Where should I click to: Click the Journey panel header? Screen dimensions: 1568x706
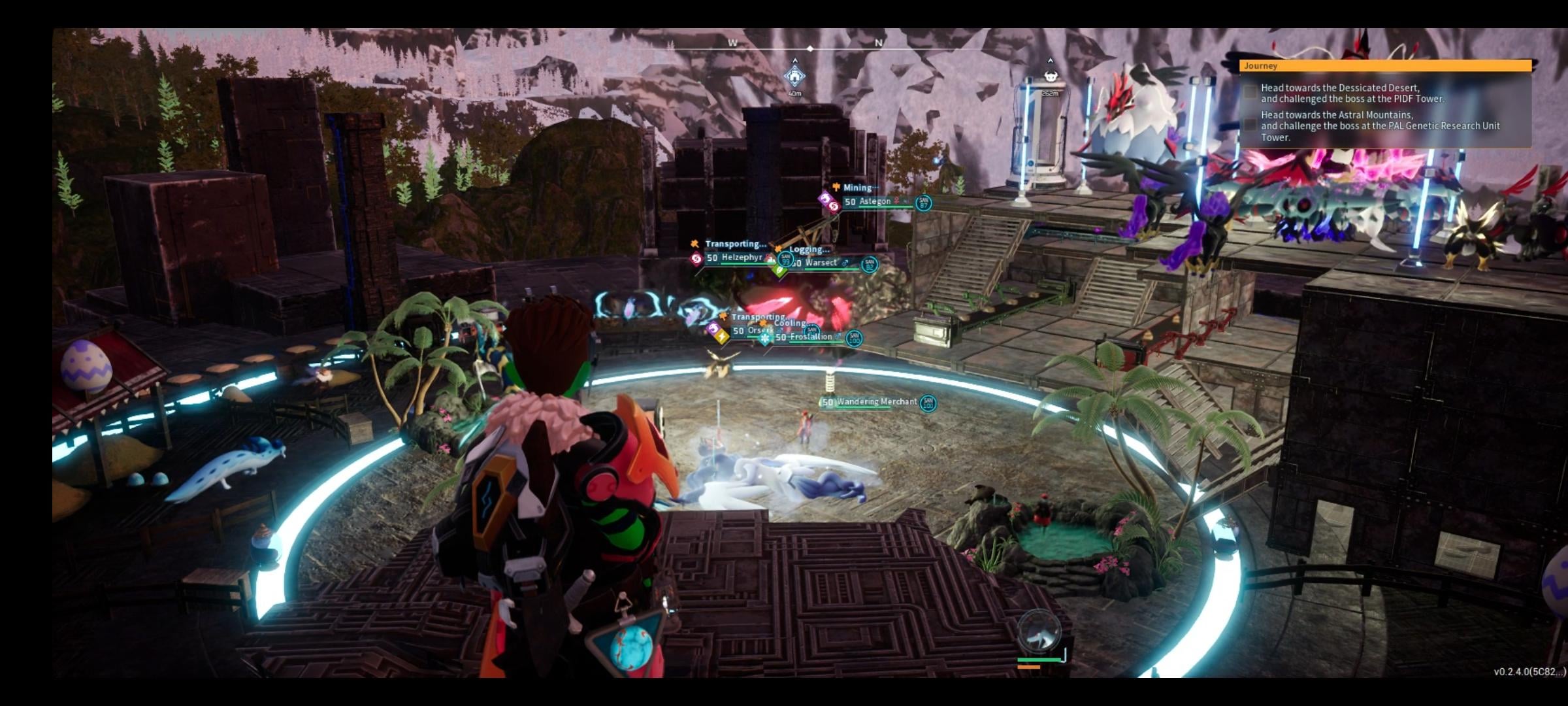(x=1385, y=66)
